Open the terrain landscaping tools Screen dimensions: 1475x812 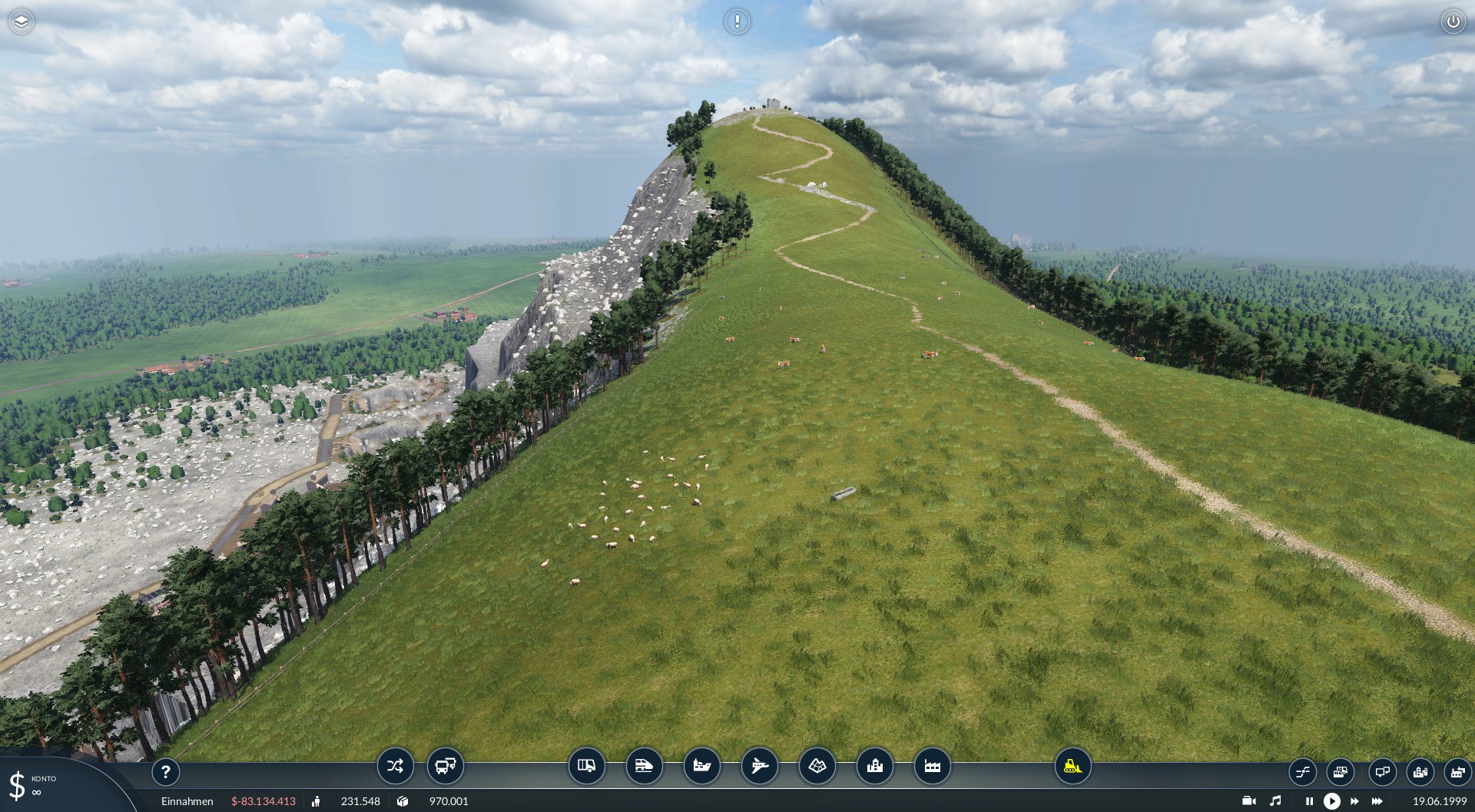[x=817, y=766]
